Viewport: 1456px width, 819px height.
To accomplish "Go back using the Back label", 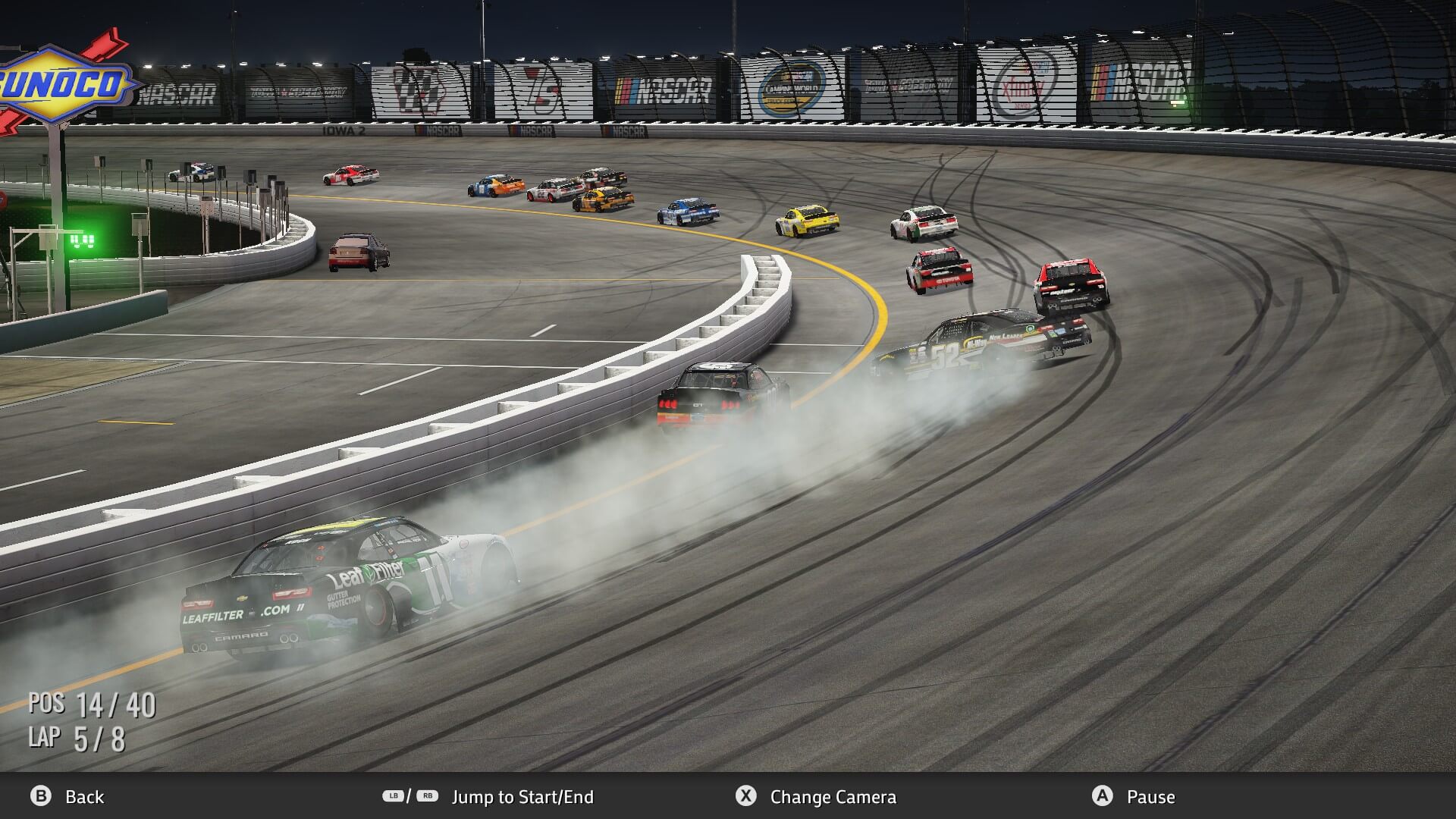I will [84, 797].
